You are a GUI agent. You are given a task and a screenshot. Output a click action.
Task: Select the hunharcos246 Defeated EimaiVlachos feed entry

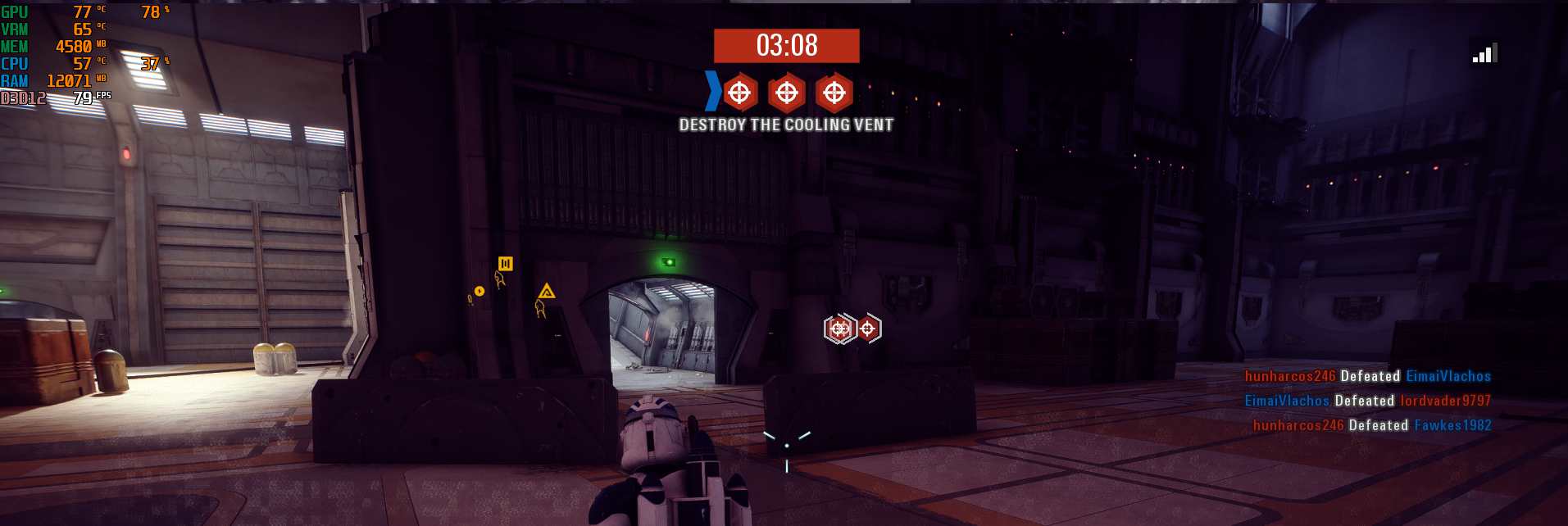click(1367, 376)
